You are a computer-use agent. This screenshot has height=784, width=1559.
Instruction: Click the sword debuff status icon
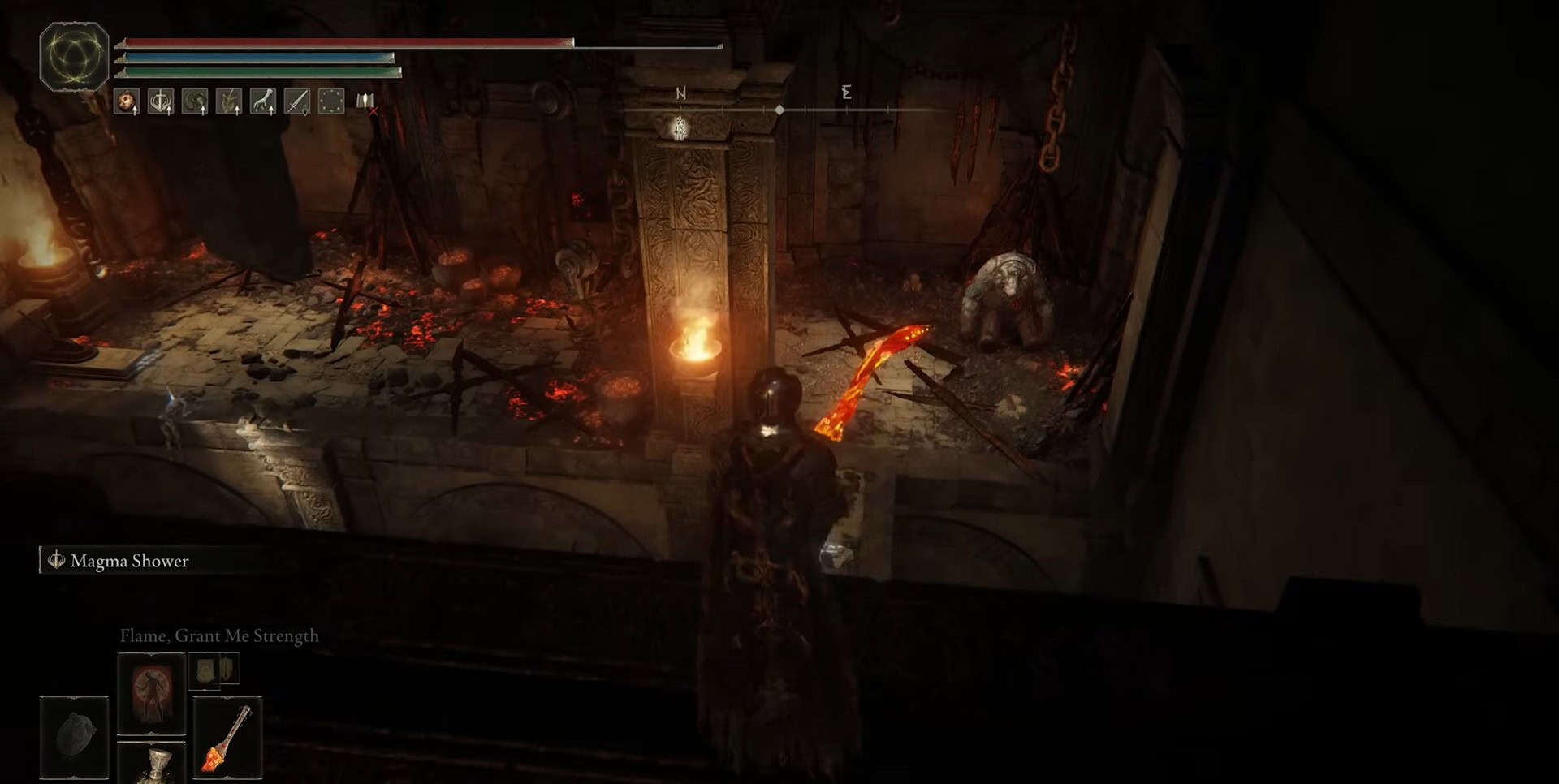click(297, 101)
